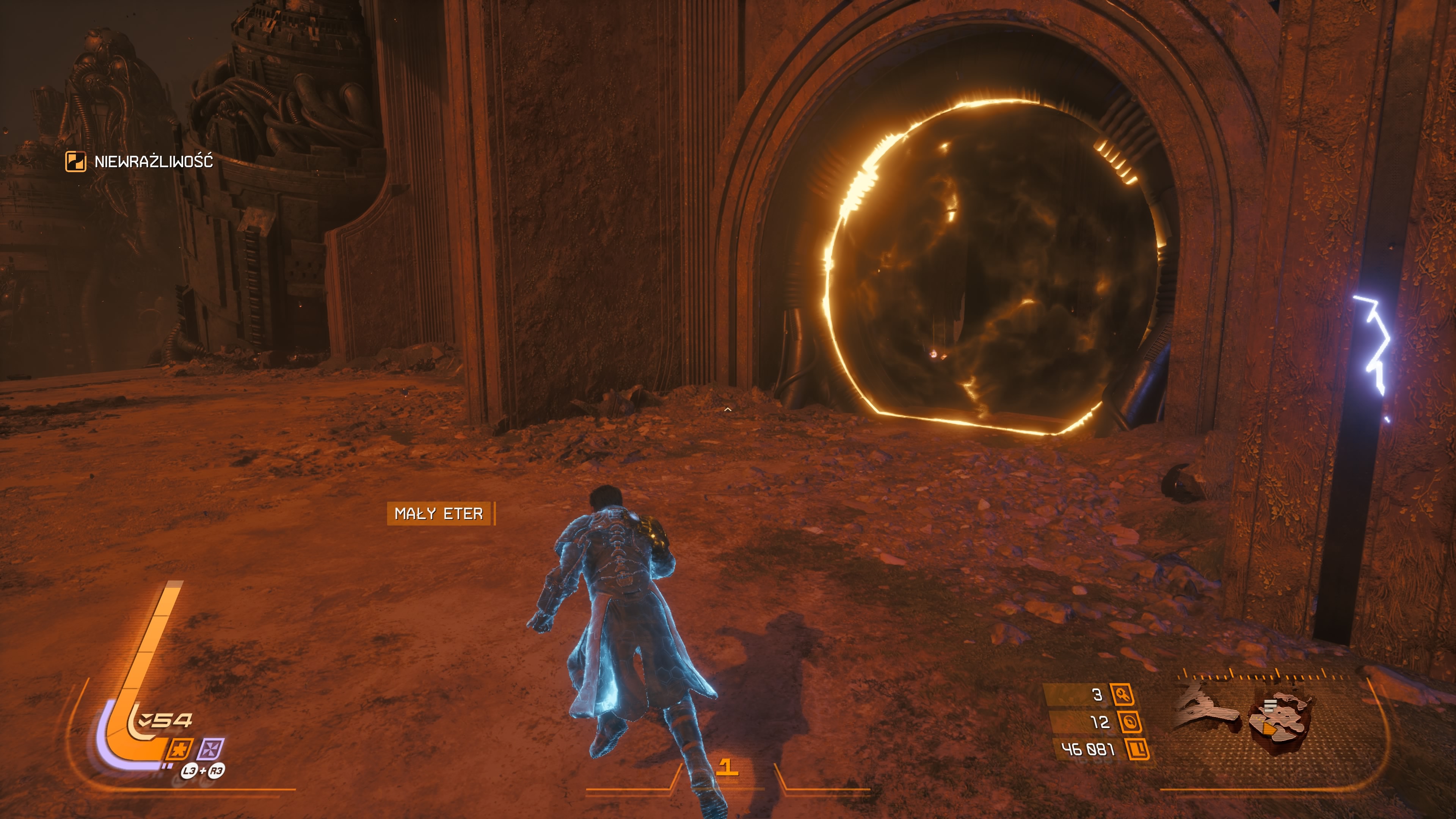Image resolution: width=1456 pixels, height=819 pixels.
Task: Select the Mały Eter pickup label
Action: click(439, 514)
